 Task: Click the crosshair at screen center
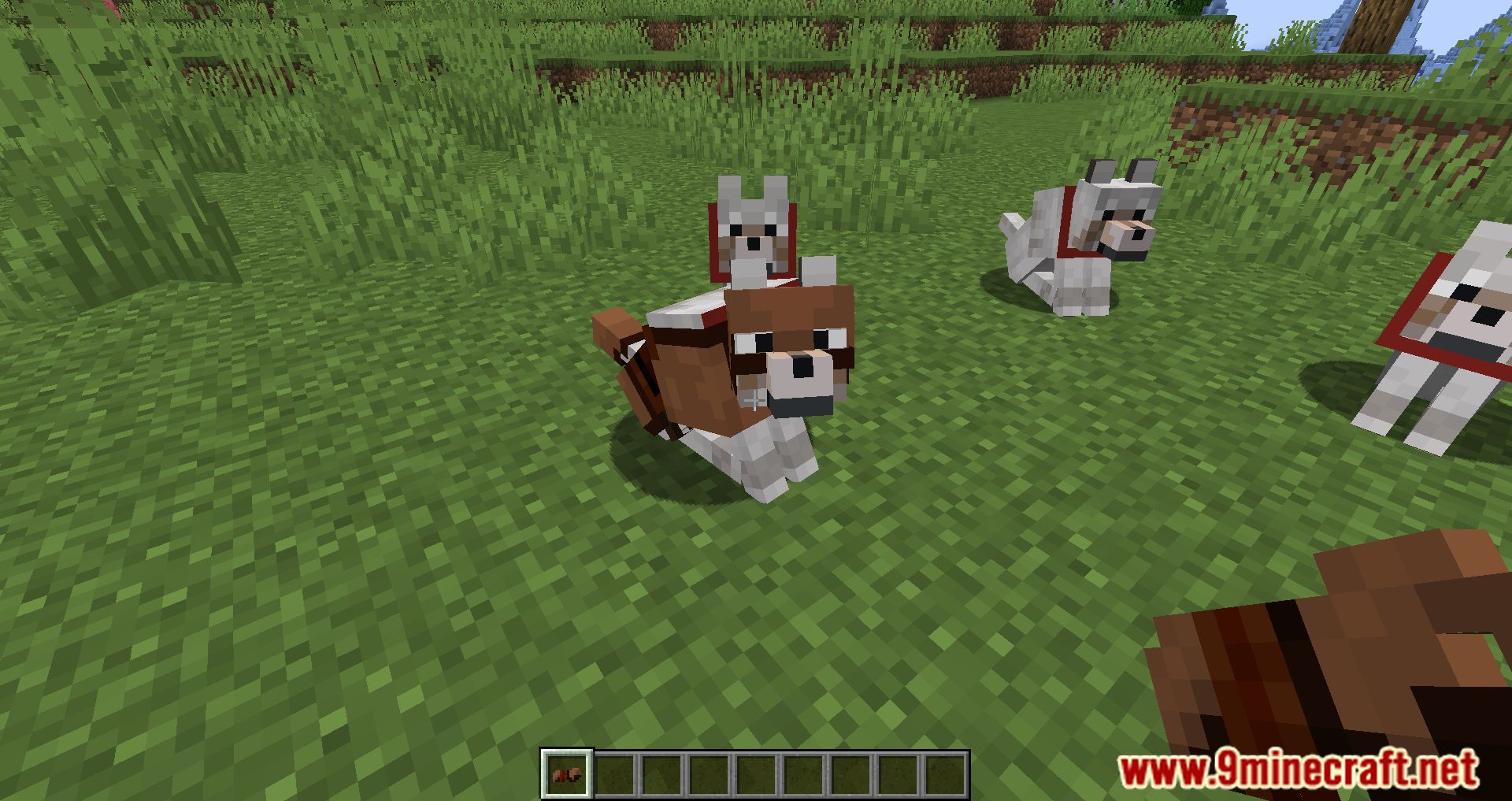pos(756,400)
